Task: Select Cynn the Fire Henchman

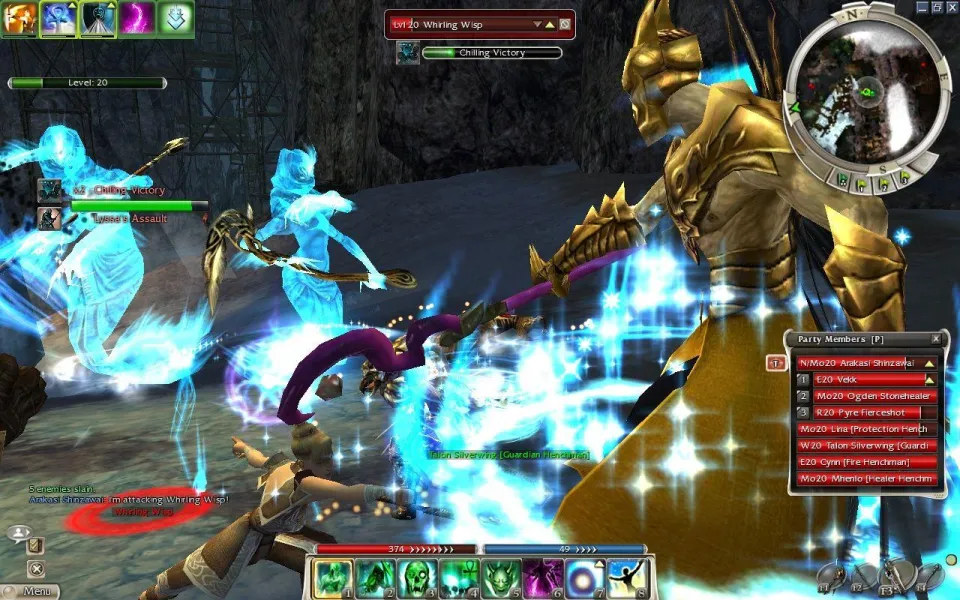Action: click(x=866, y=462)
